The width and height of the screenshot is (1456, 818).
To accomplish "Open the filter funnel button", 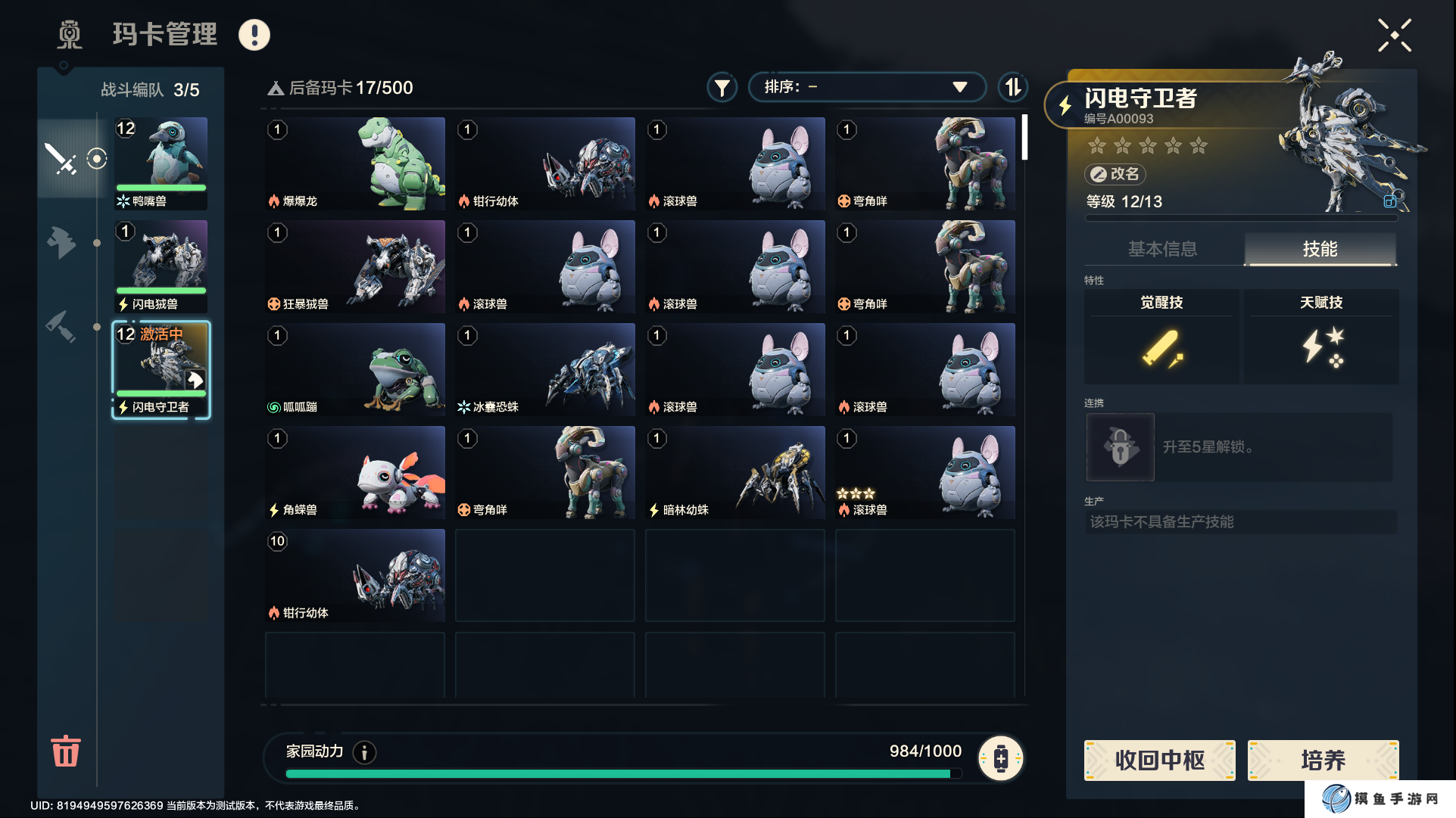I will 722,88.
